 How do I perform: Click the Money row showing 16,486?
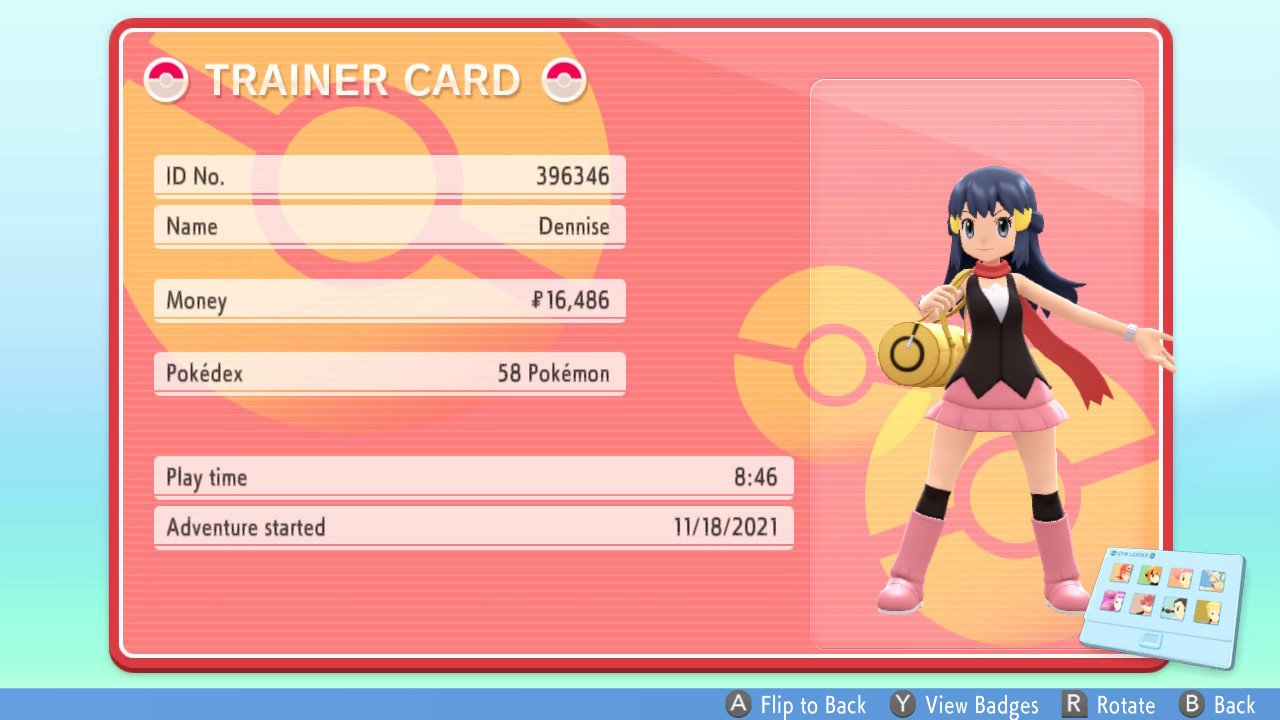pyautogui.click(x=389, y=300)
